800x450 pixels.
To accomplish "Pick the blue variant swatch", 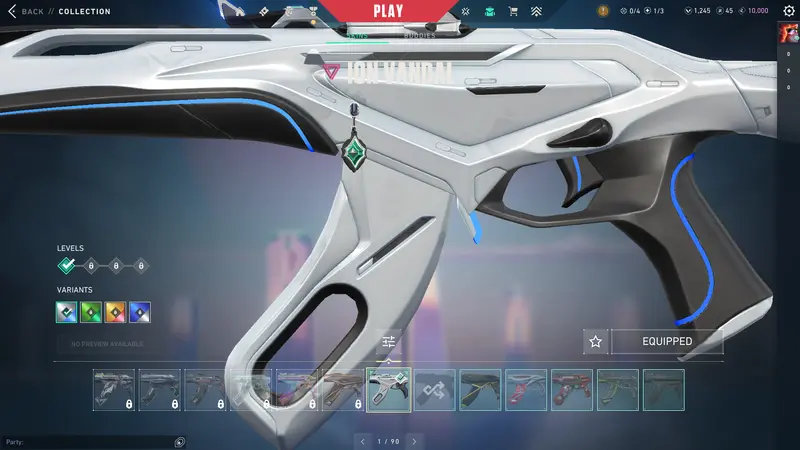I will click(x=140, y=312).
